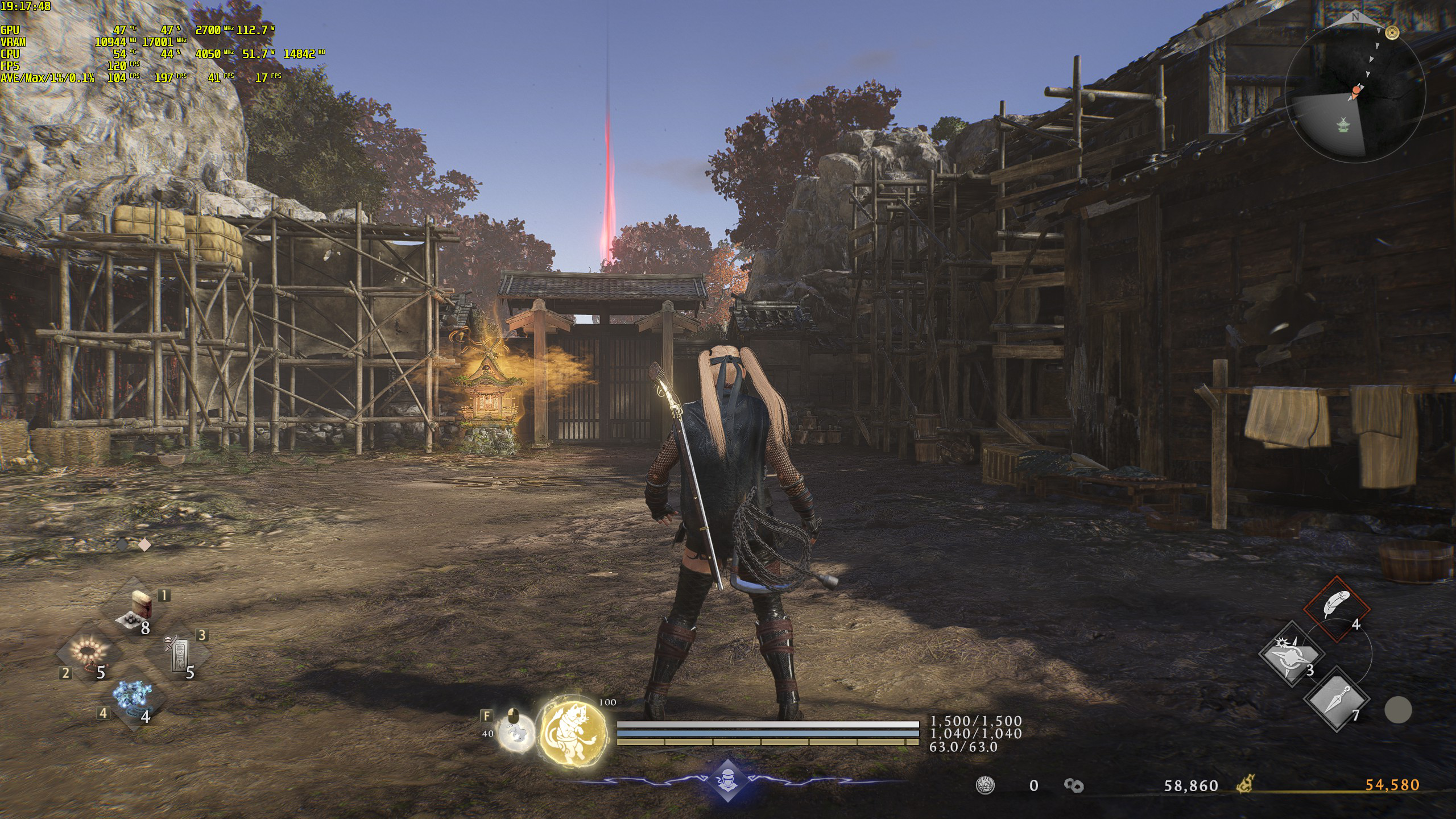Click the ninja style mode emblem
The image size is (1456, 819).
pos(727,780)
